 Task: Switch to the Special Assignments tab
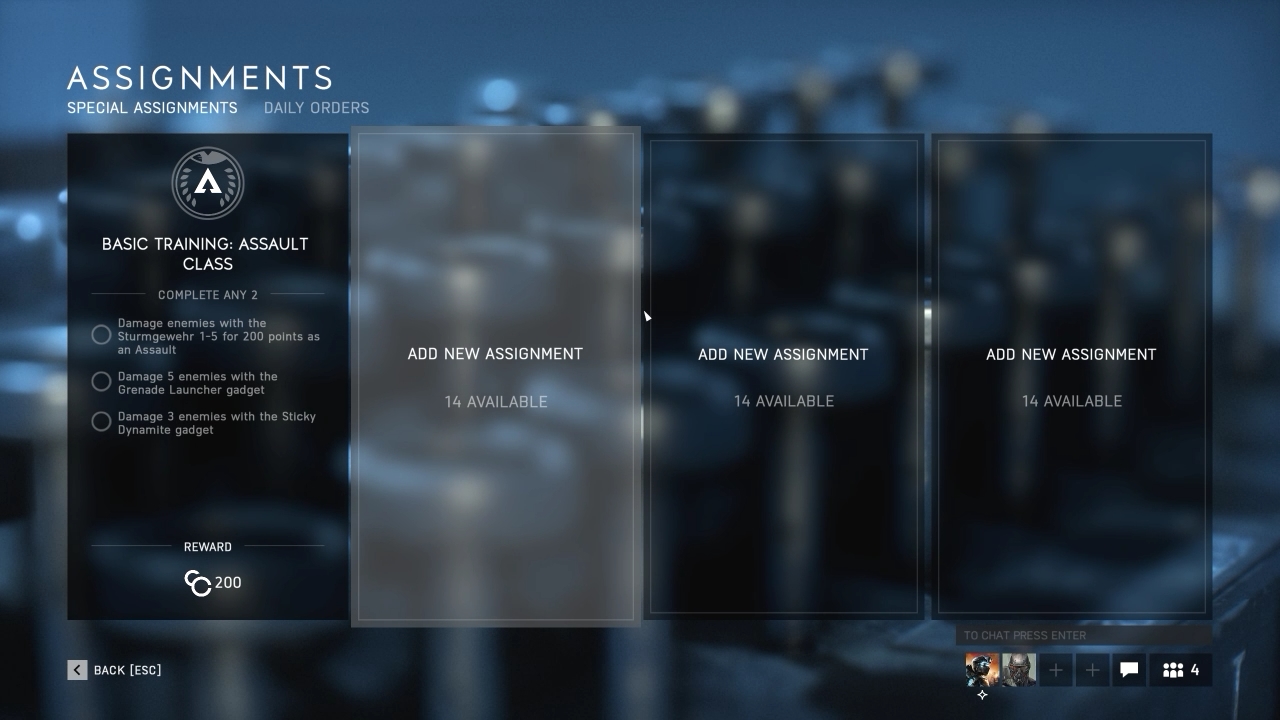[152, 108]
